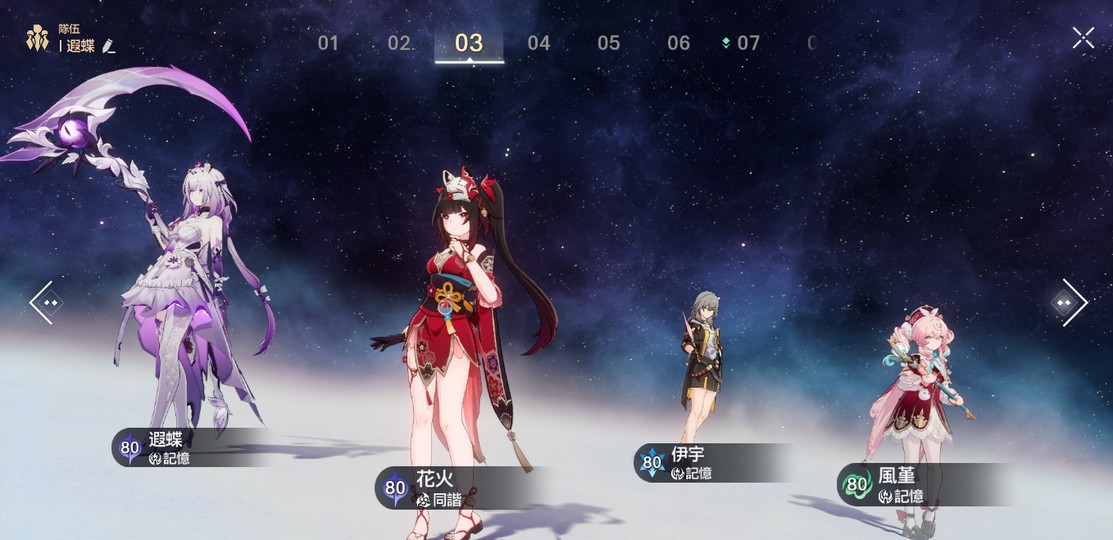Choose team tab 06
The image size is (1113, 540).
(x=679, y=43)
